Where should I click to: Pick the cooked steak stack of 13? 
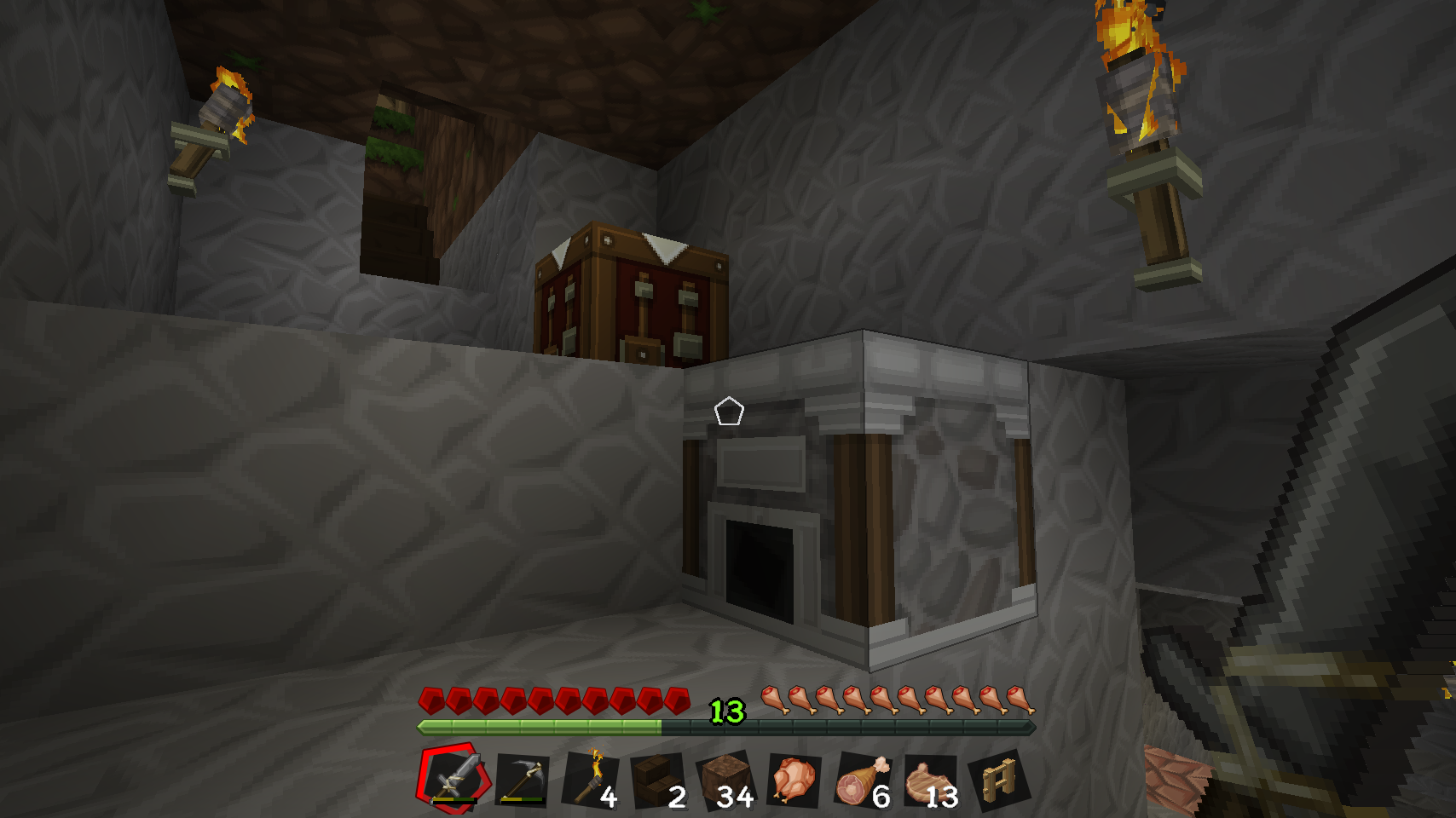pos(930,780)
